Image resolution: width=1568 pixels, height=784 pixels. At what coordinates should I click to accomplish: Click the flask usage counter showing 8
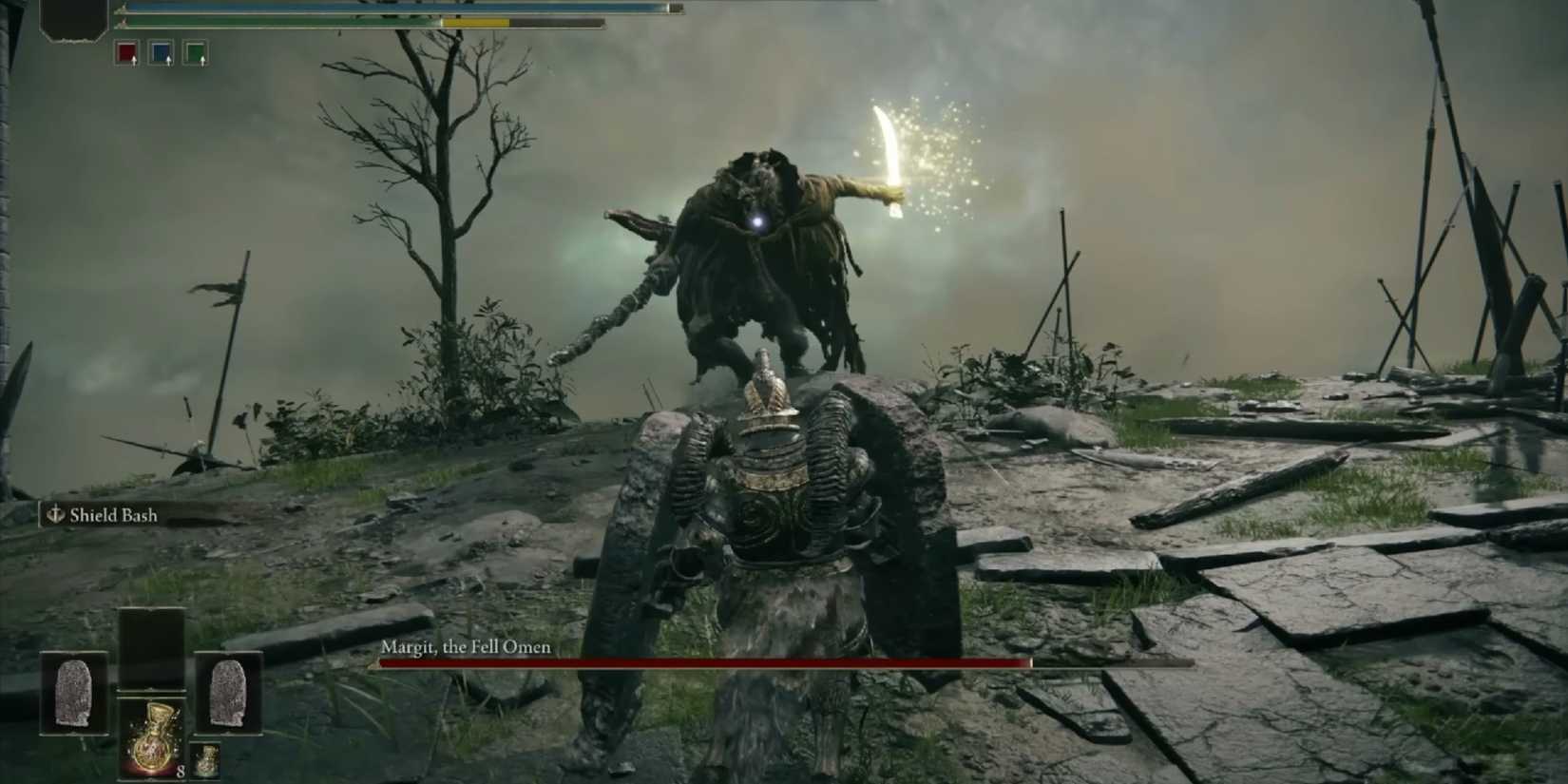click(x=181, y=772)
